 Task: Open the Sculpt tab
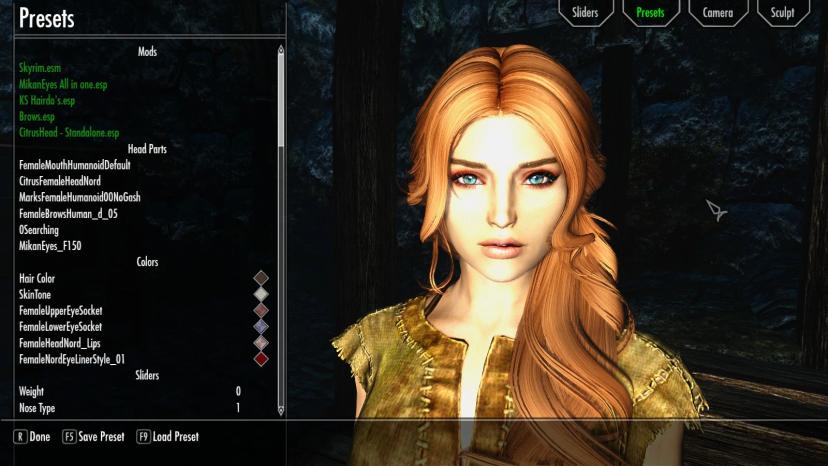pyautogui.click(x=783, y=13)
